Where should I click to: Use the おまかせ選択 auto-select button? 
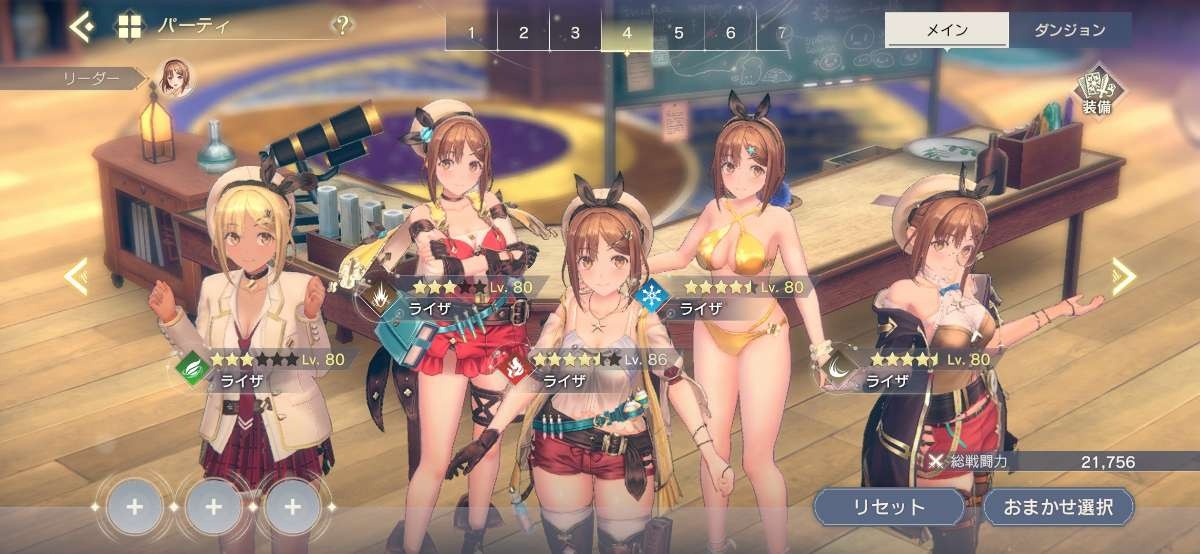[x=1058, y=506]
